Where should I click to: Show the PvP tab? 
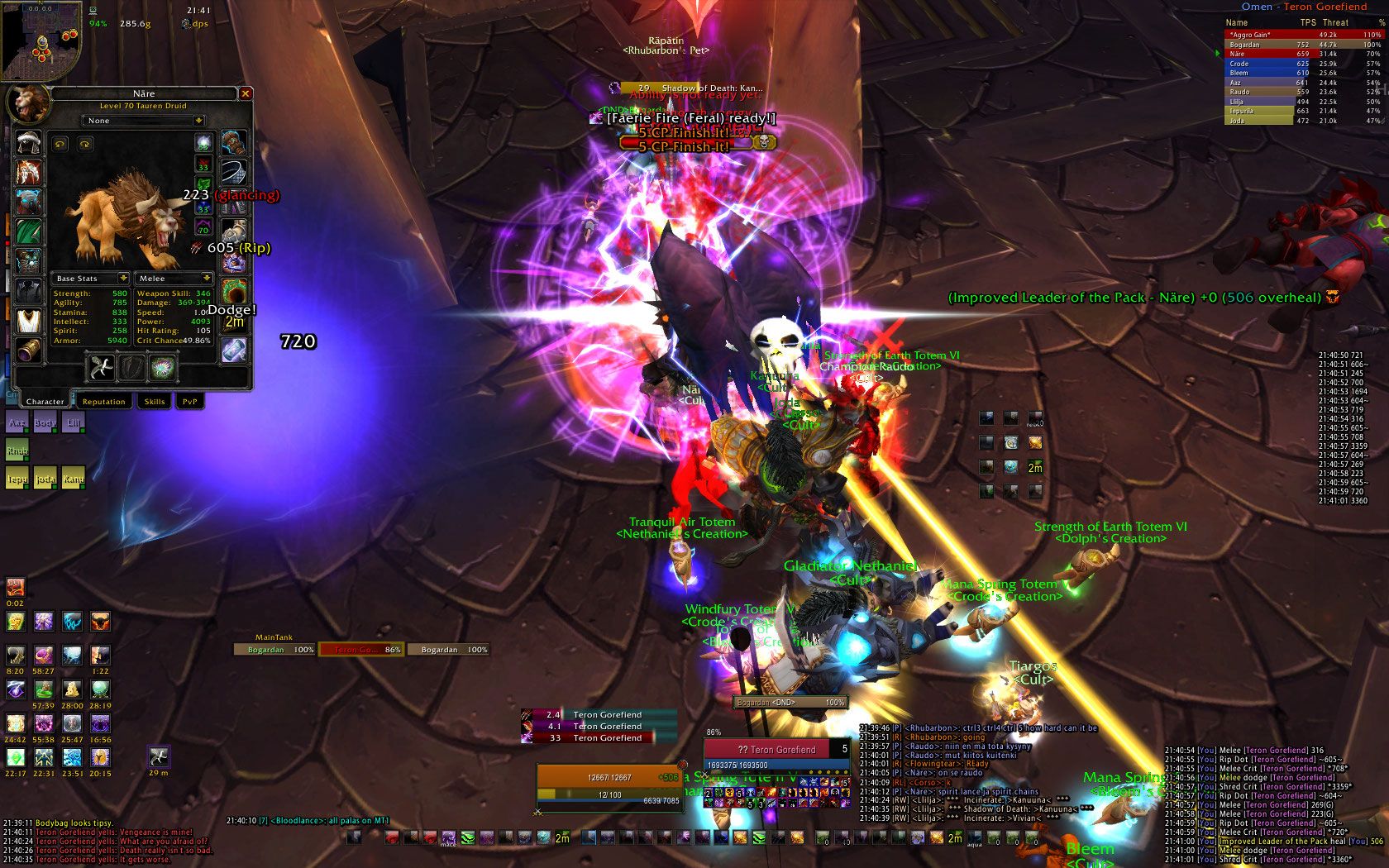tap(190, 402)
